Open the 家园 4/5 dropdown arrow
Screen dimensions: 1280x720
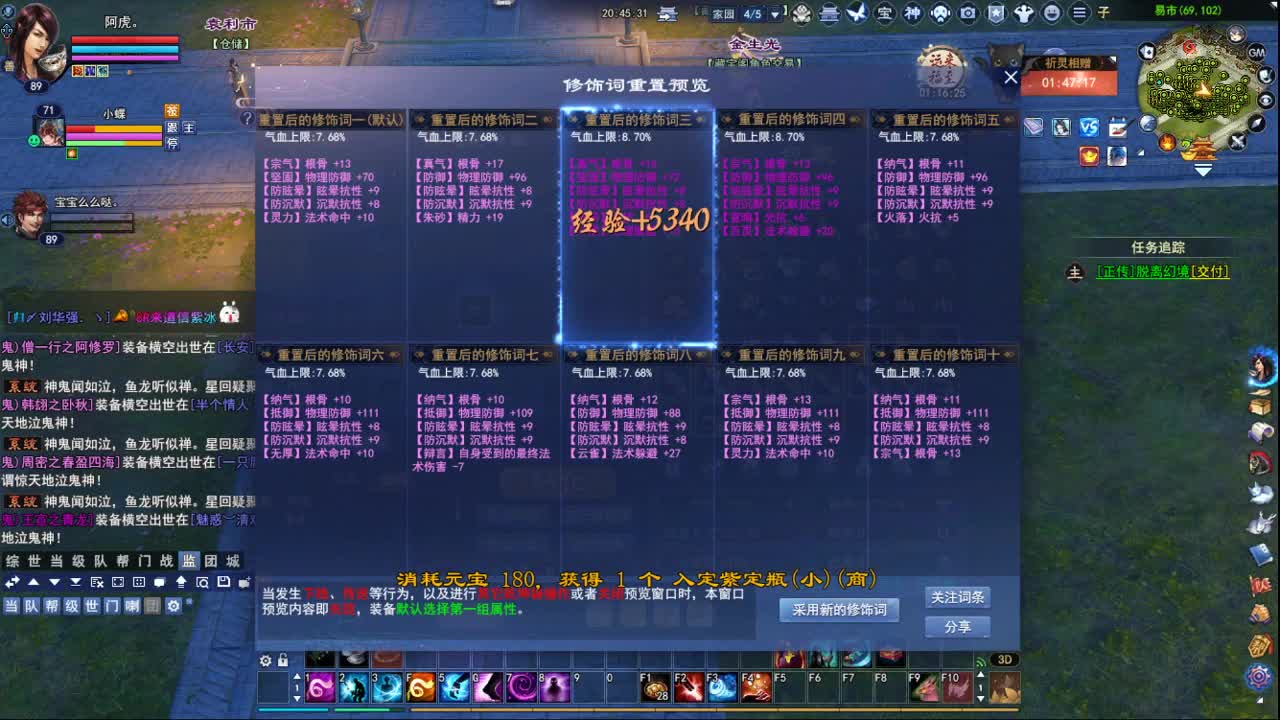775,15
